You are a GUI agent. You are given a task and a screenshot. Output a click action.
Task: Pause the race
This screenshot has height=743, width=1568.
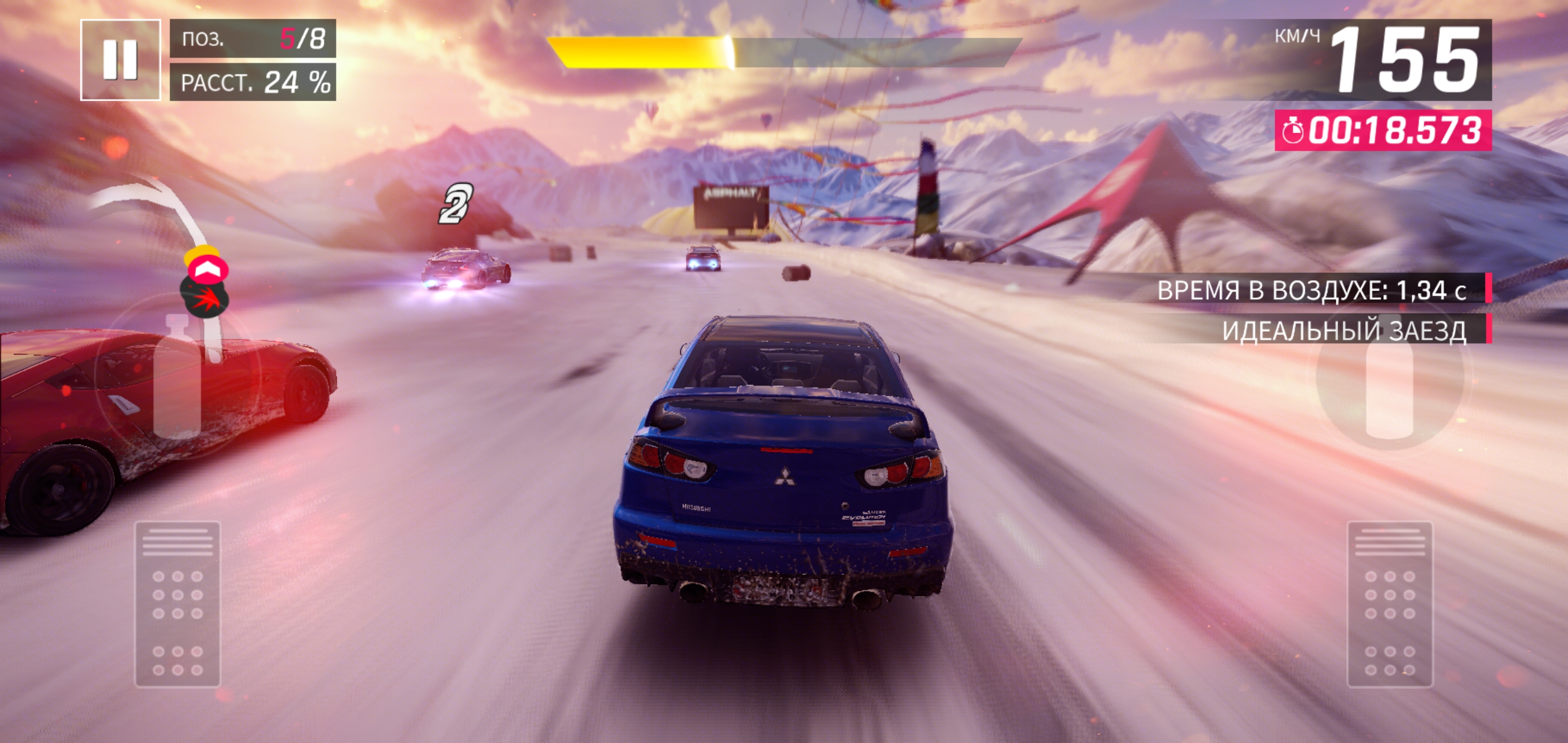(120, 60)
